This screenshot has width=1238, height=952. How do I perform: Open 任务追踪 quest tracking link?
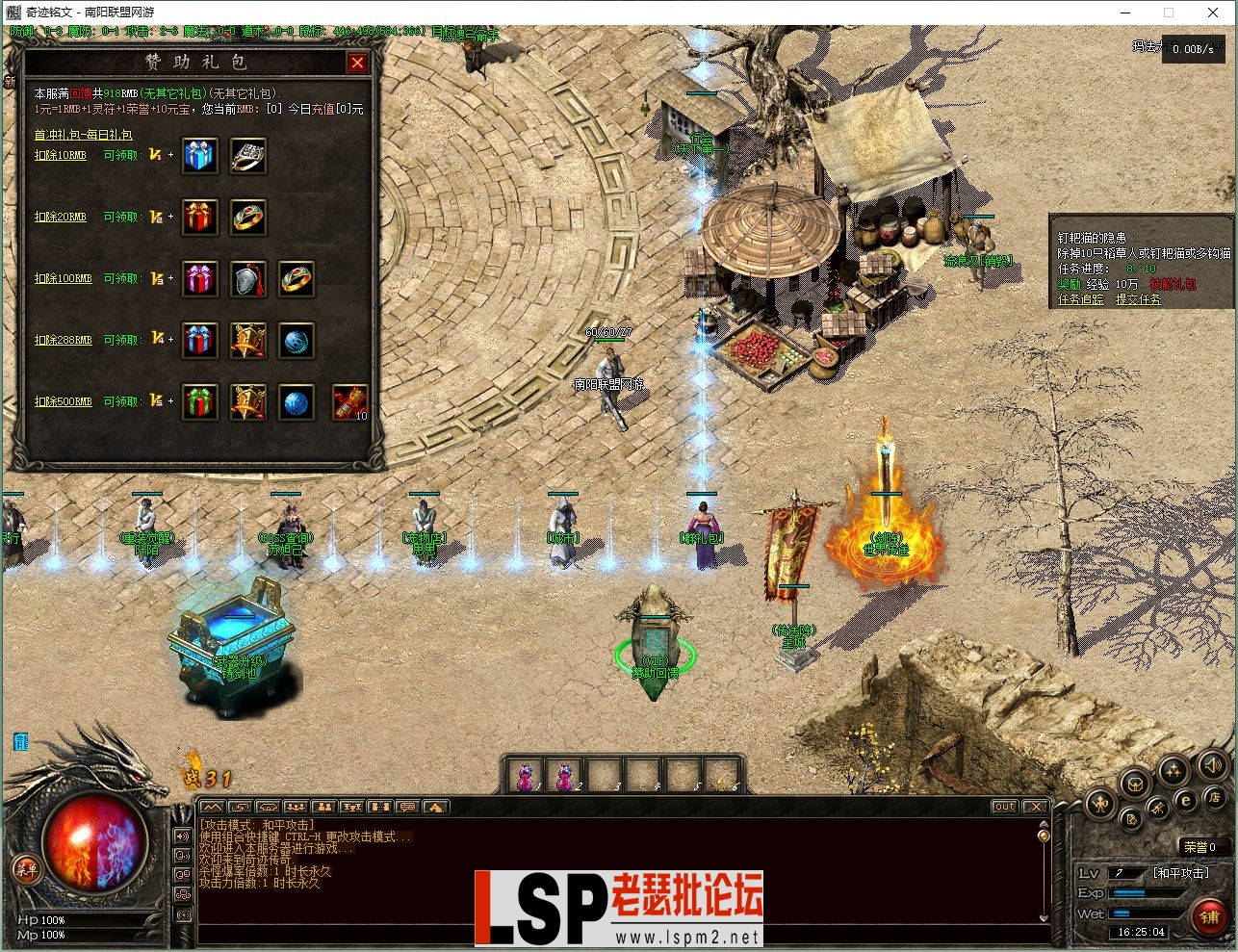(1081, 299)
